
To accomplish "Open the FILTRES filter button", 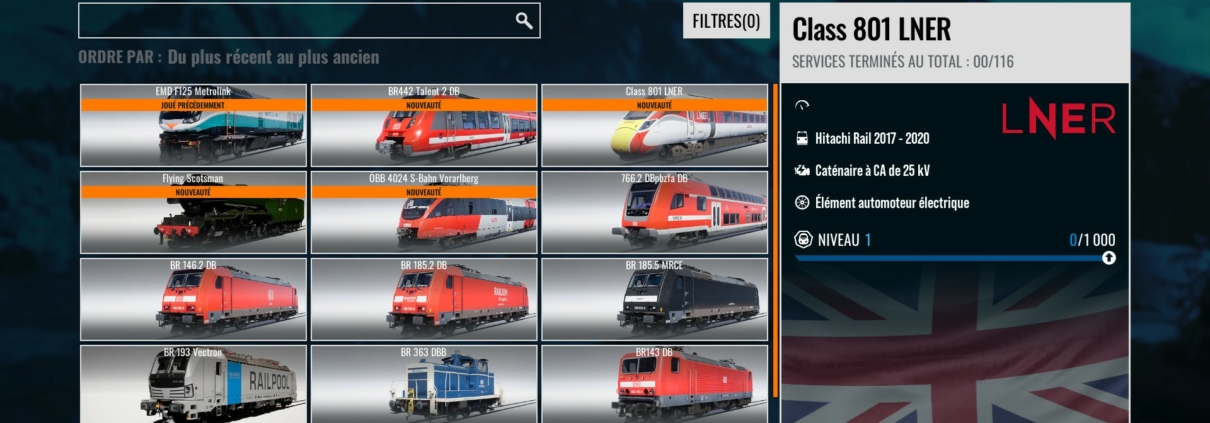I will [726, 21].
